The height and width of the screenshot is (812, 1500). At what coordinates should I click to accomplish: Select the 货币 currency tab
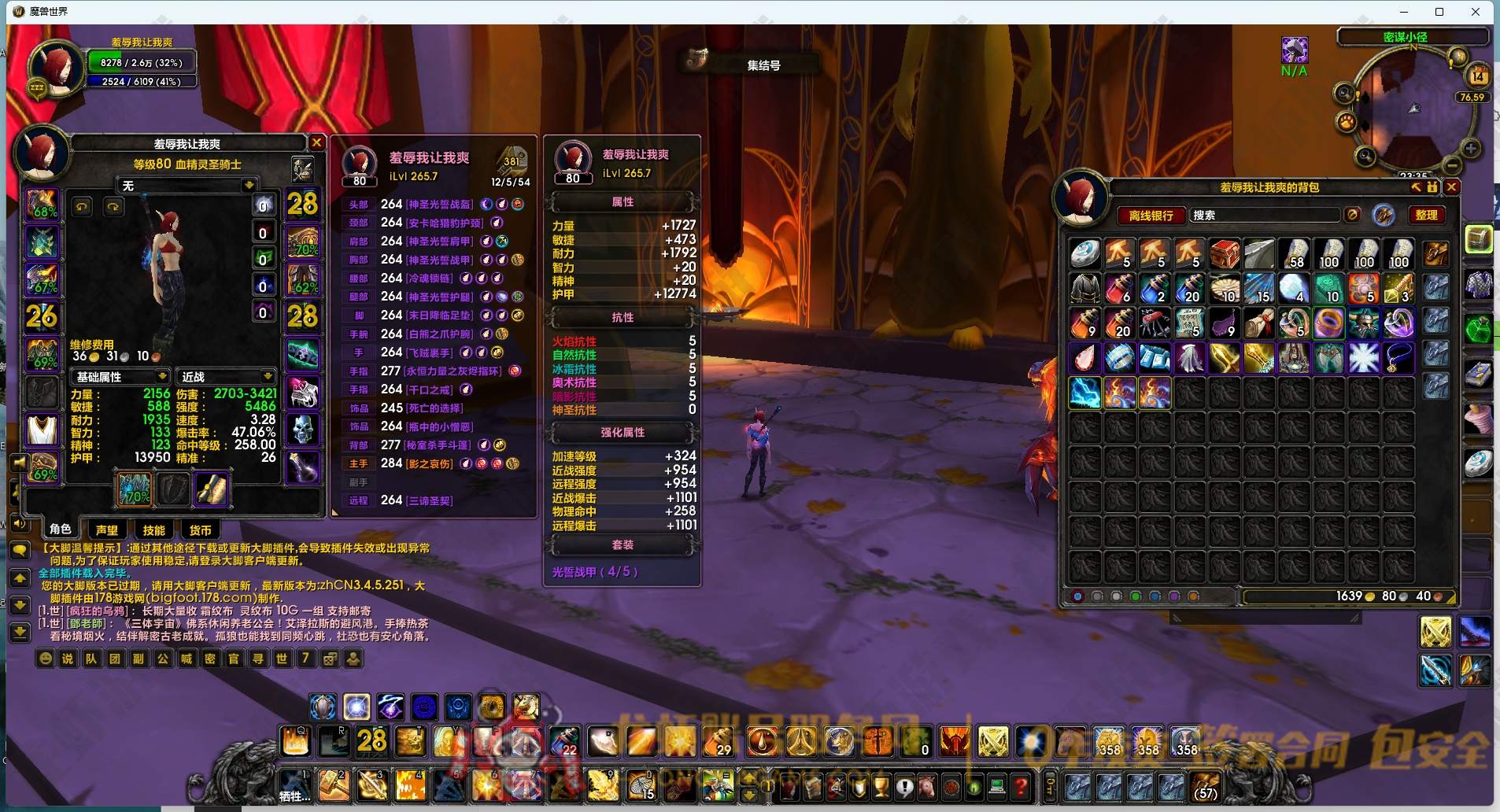200,530
